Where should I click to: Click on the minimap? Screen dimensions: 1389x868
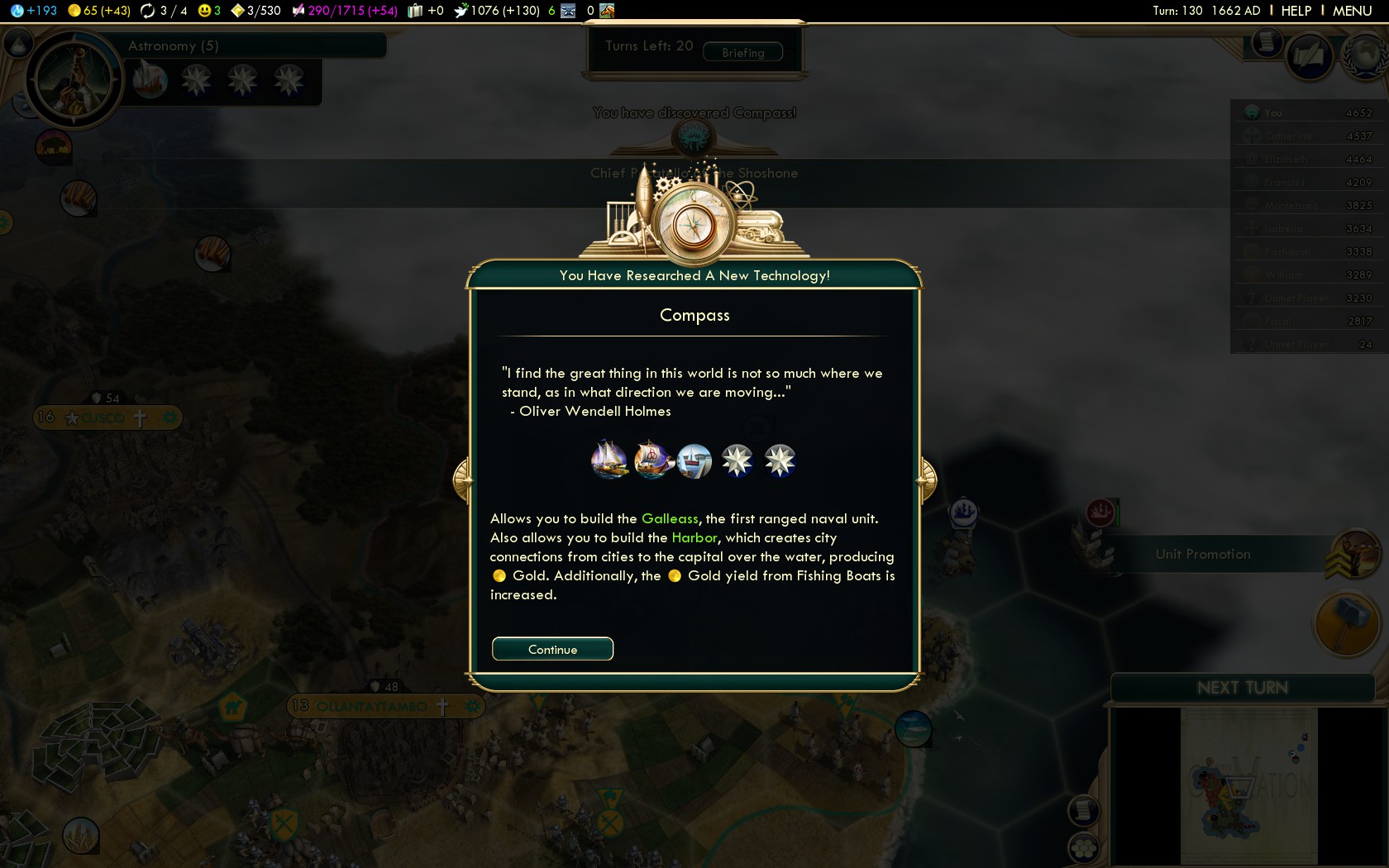point(1248,785)
